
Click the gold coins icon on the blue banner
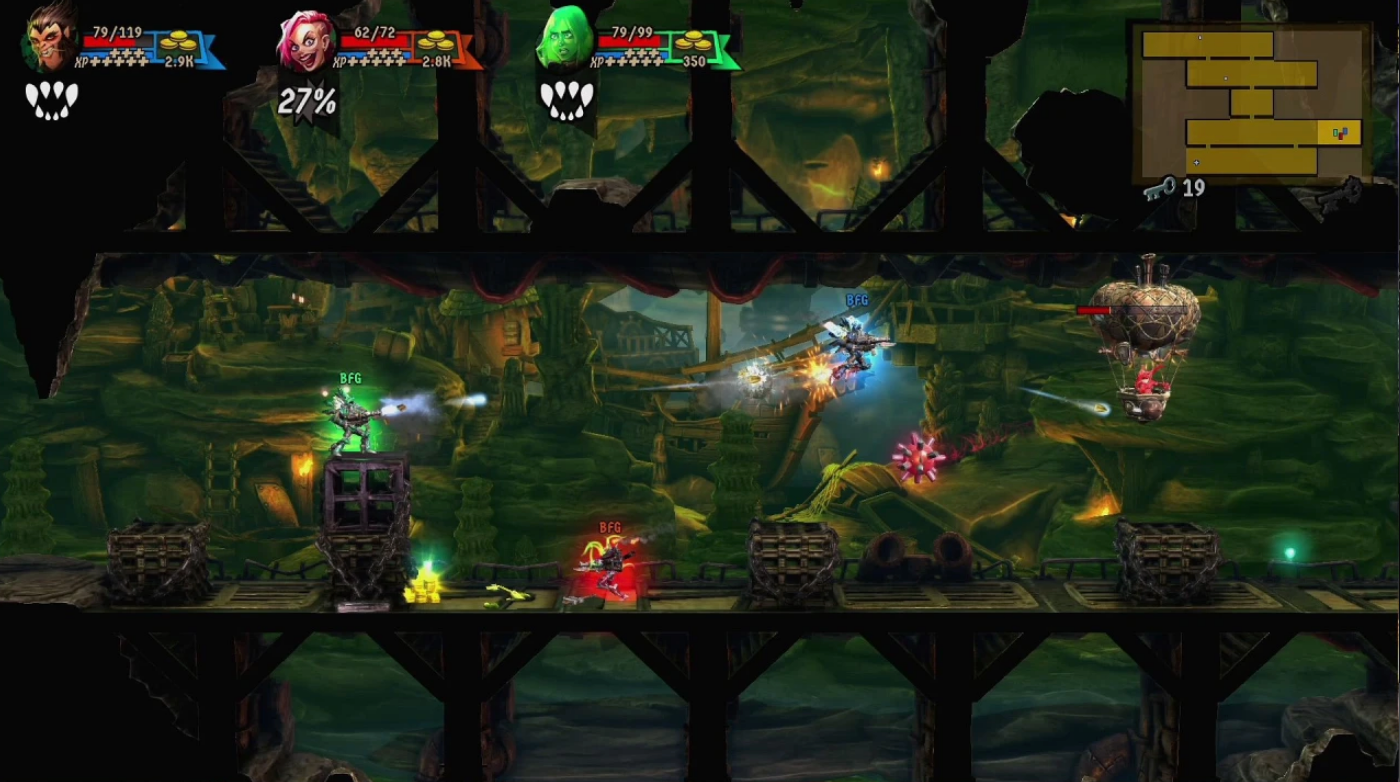tap(180, 43)
